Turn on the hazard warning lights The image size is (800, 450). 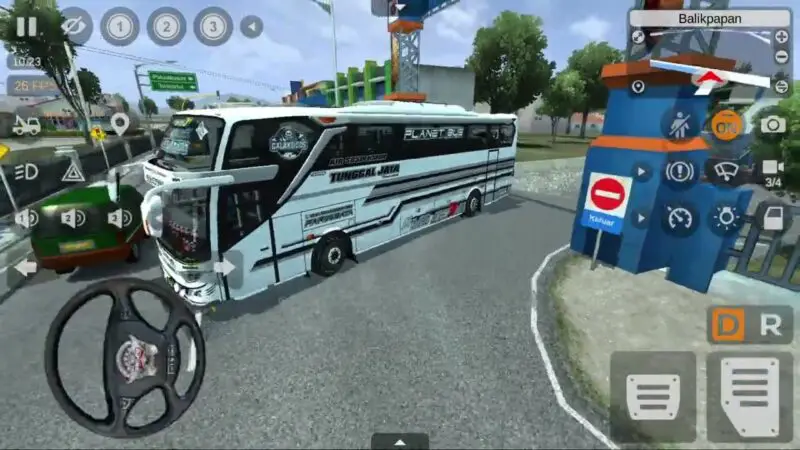73,171
